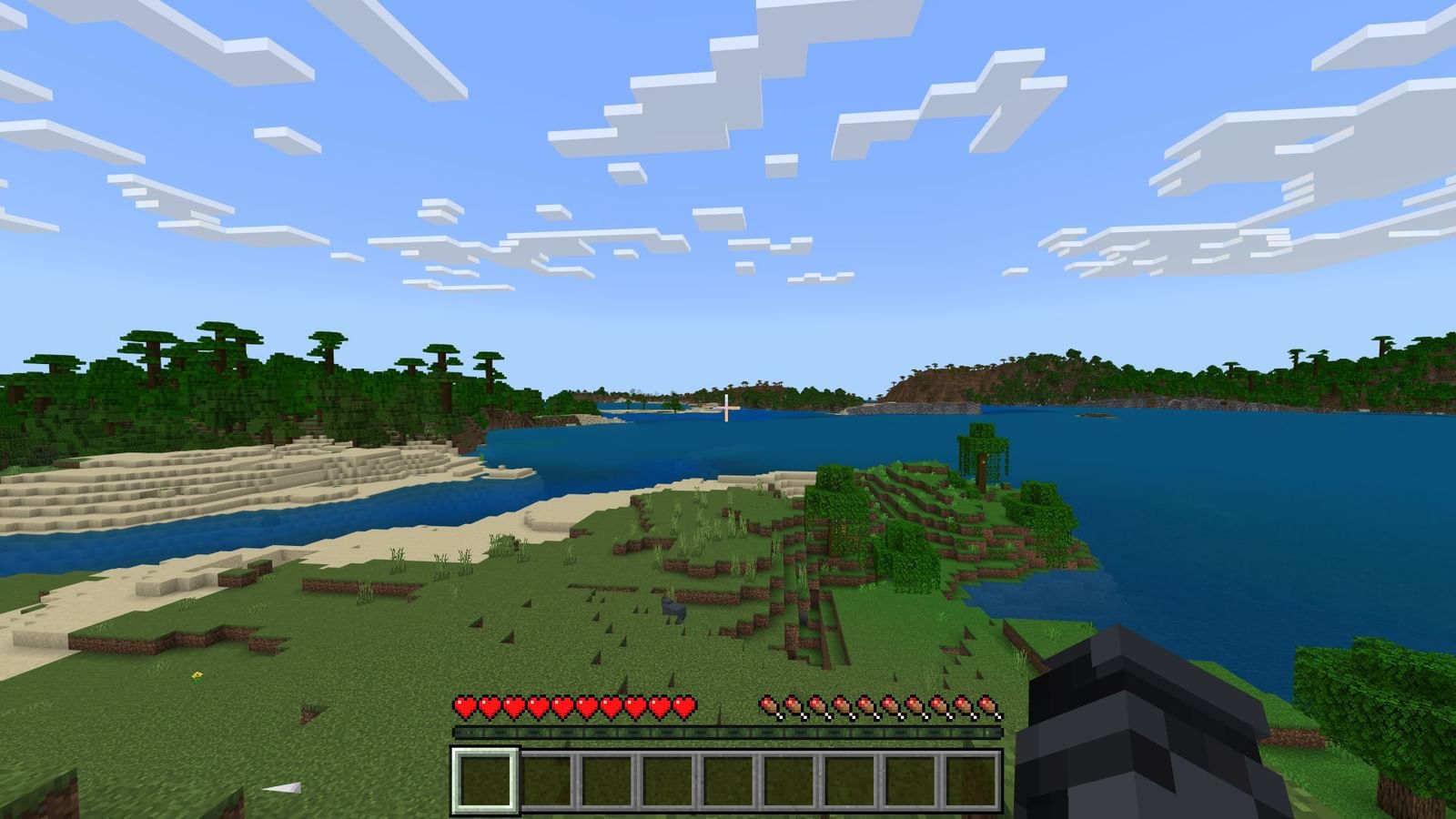This screenshot has height=819, width=1456.
Task: Click the rightmost drumstick in the hunger bar
Action: [987, 707]
